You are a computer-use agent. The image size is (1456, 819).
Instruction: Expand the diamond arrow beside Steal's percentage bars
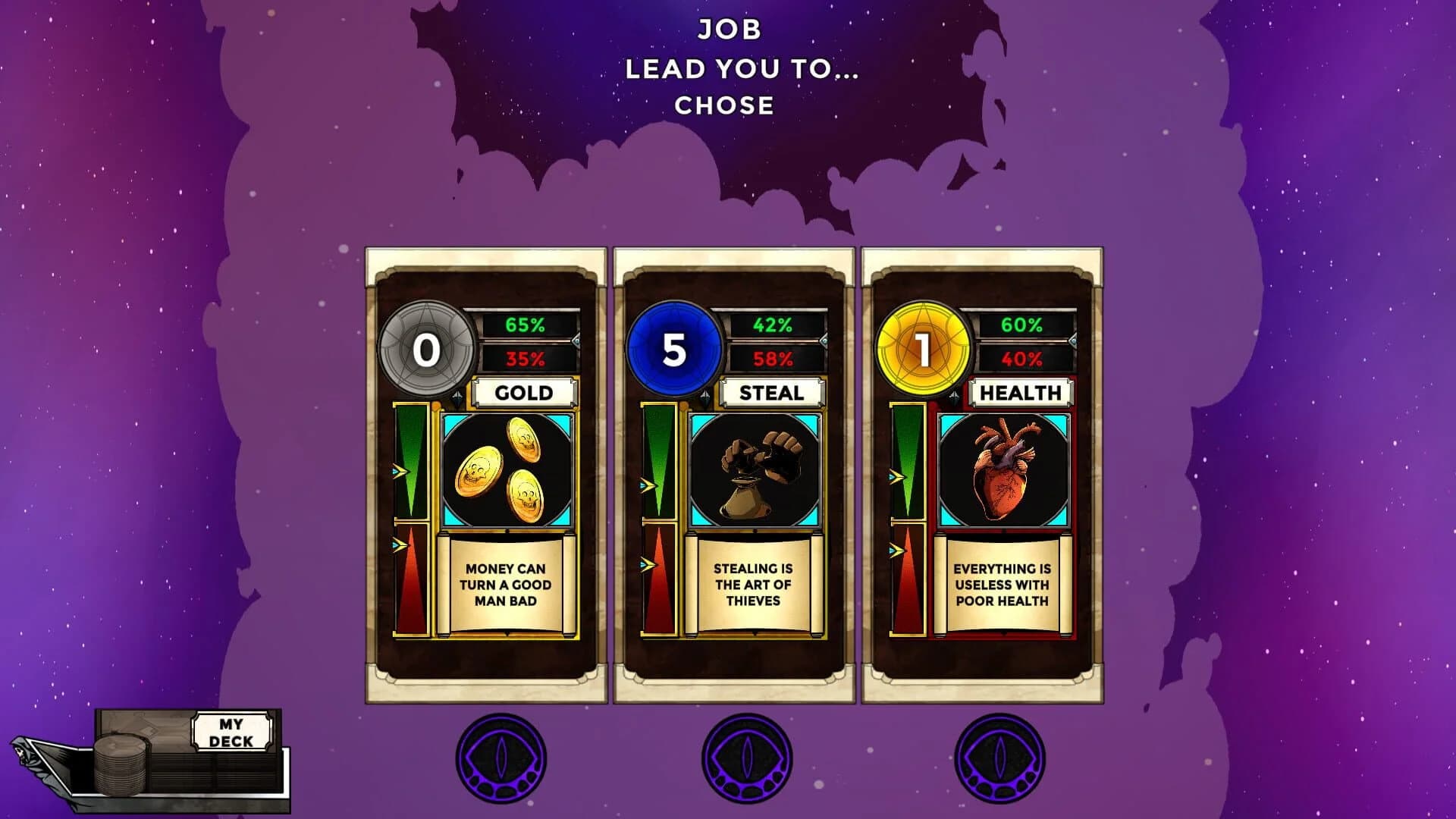coord(825,341)
